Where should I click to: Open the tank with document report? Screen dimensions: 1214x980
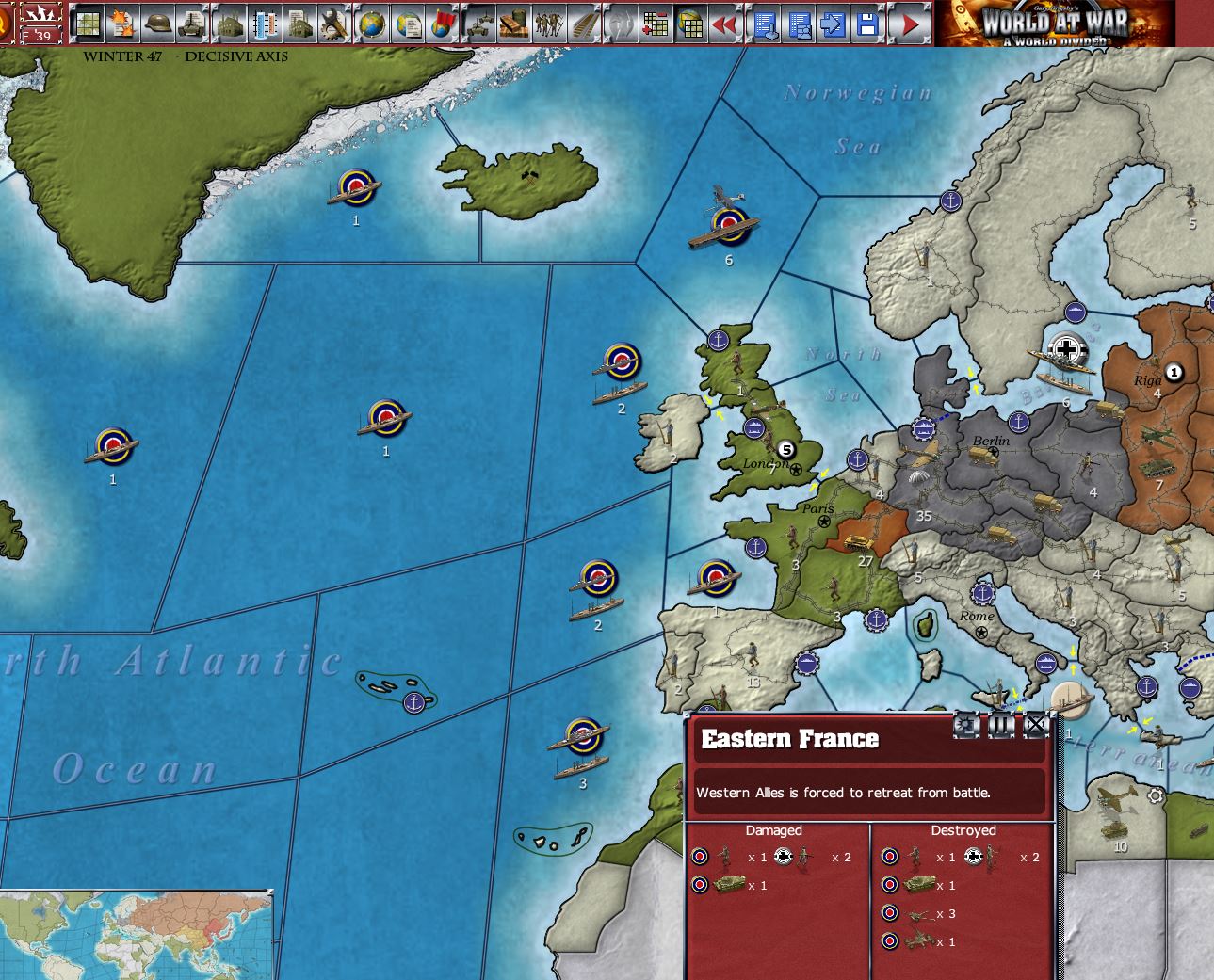coord(192,24)
